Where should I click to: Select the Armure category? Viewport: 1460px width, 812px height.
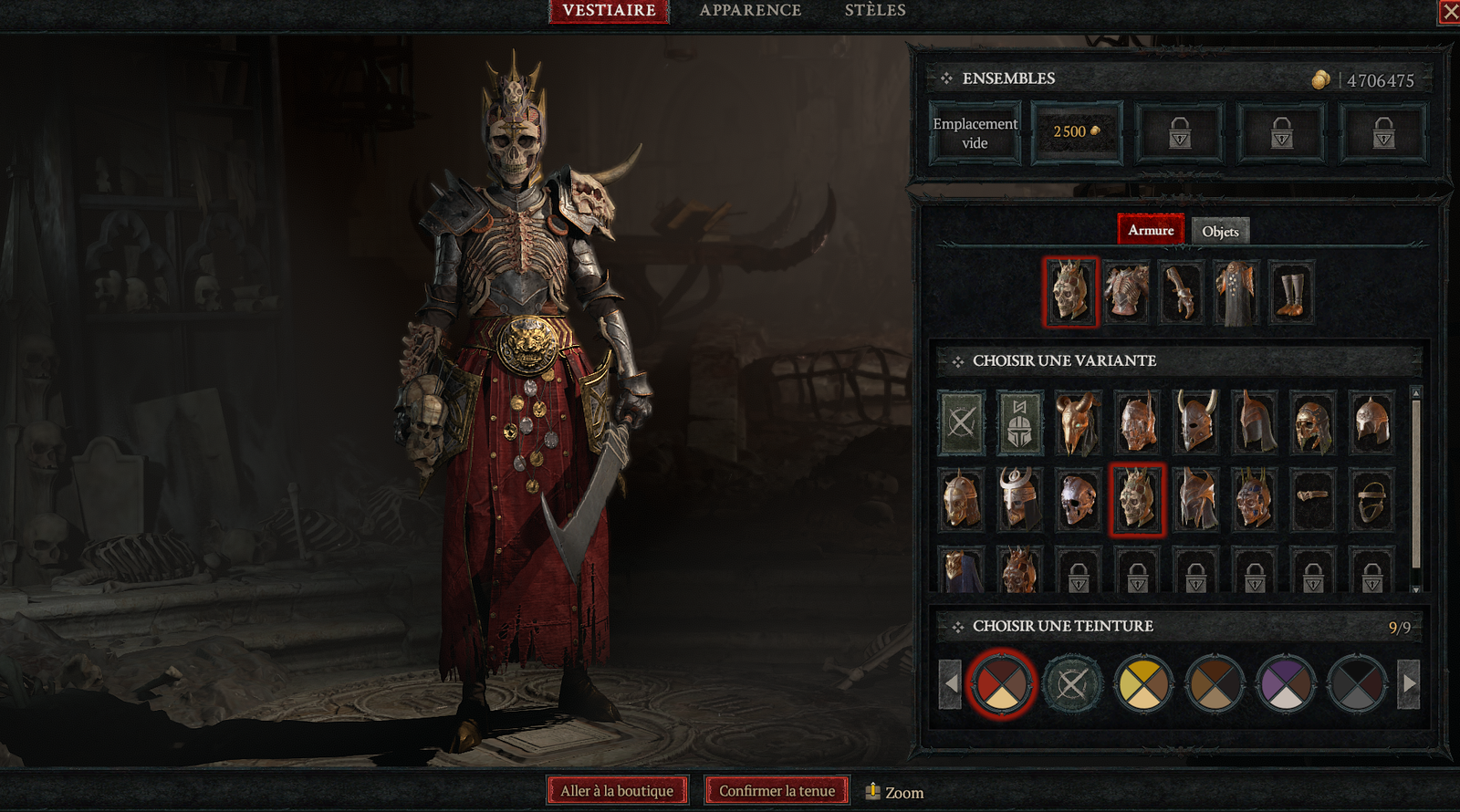(1151, 230)
